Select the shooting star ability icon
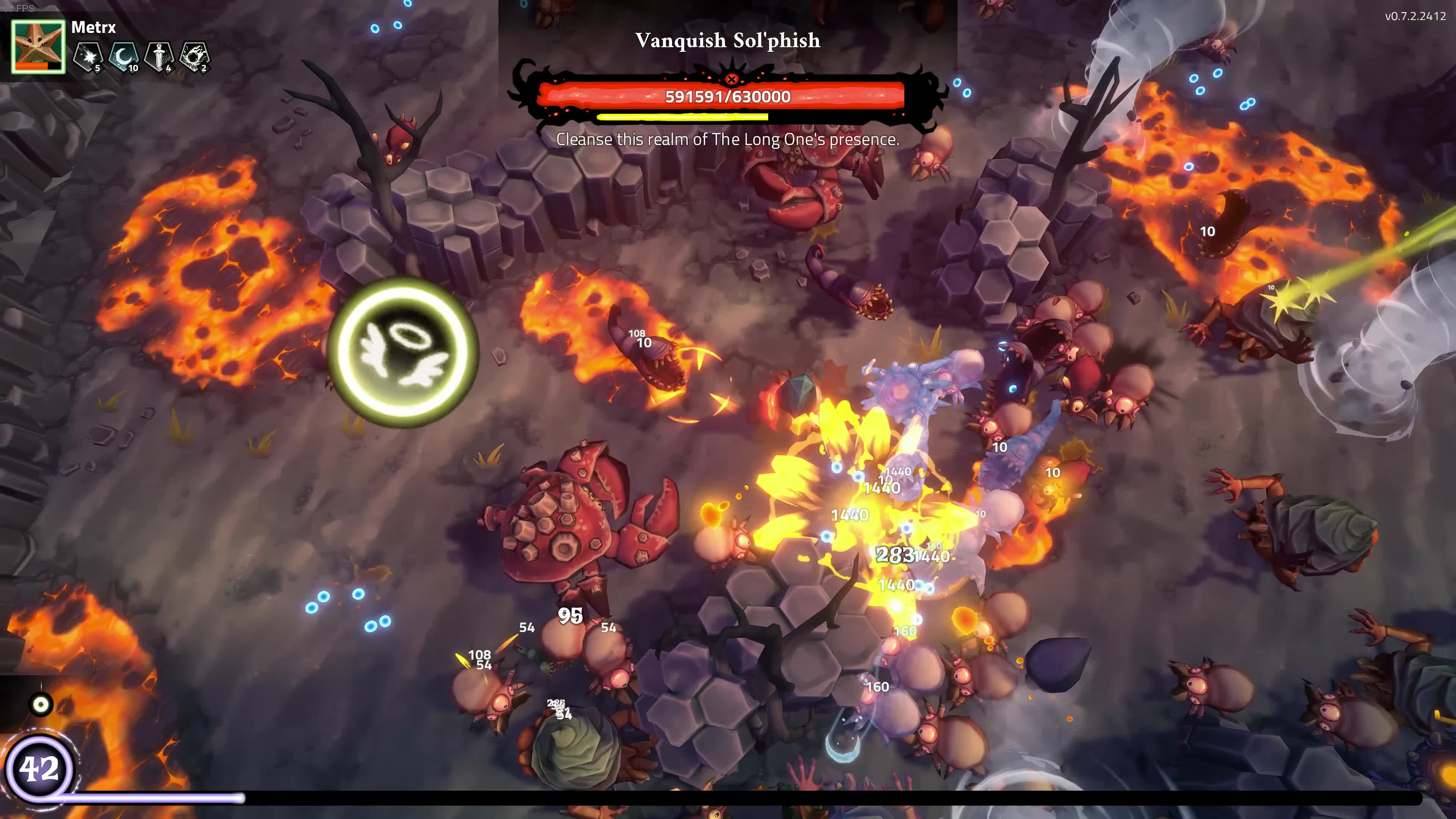The height and width of the screenshot is (819, 1456). tap(88, 56)
